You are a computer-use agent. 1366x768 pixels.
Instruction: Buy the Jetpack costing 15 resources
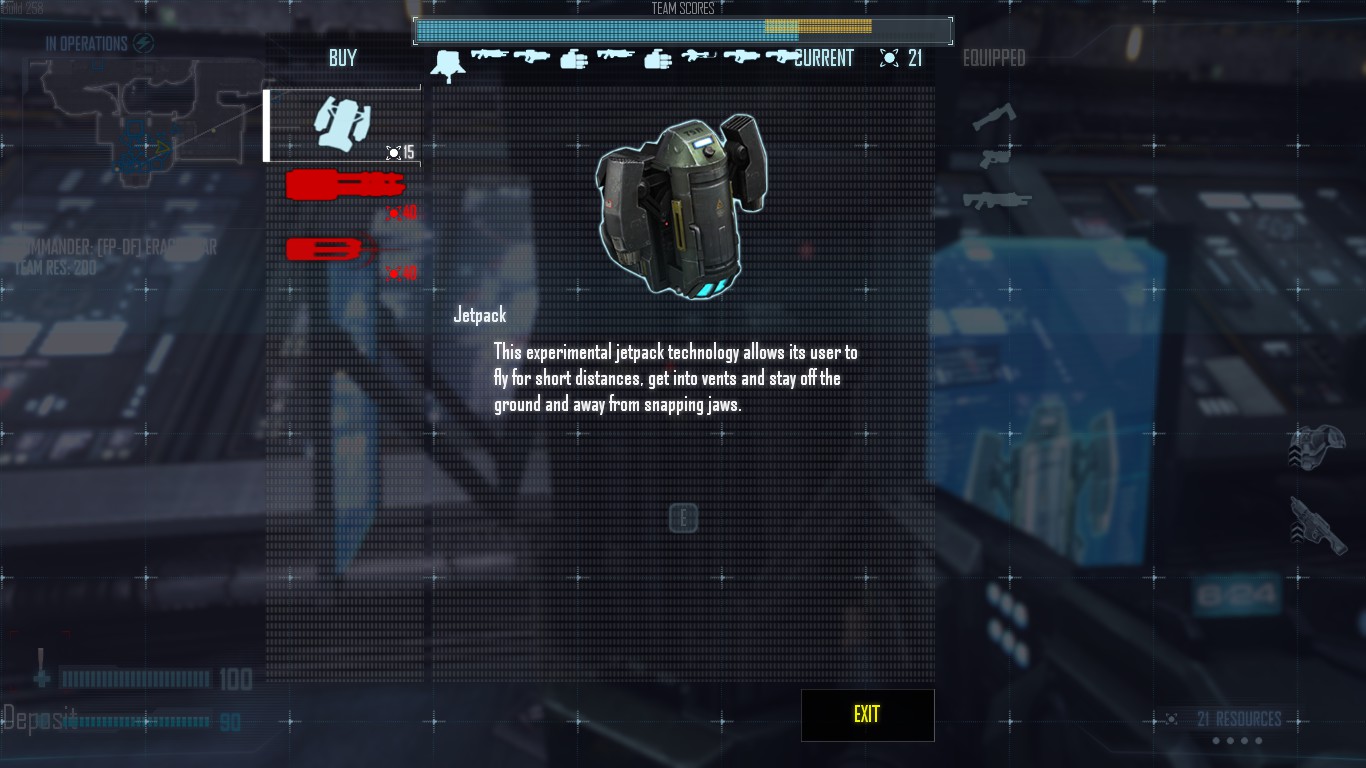(343, 122)
